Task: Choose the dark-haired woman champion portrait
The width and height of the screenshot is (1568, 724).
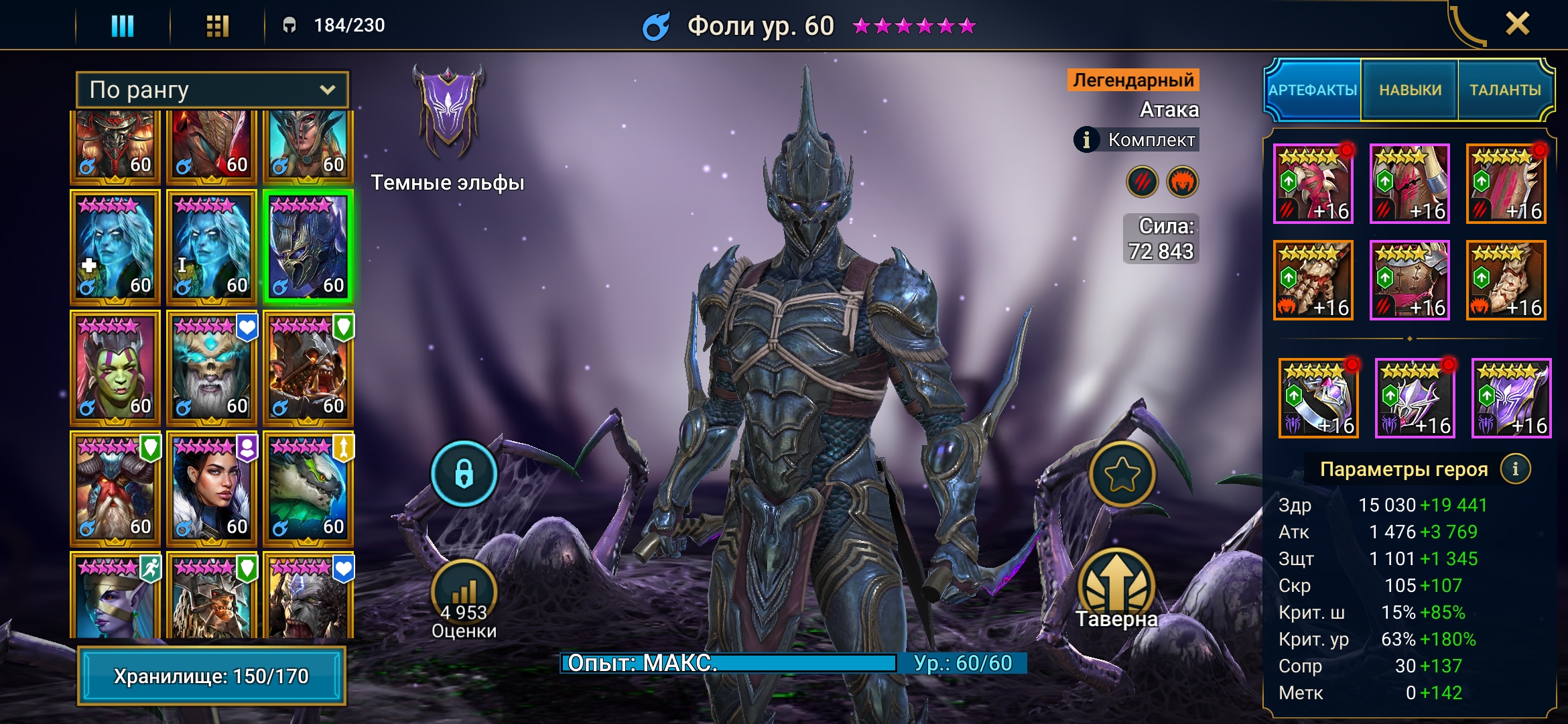Action: 212,488
